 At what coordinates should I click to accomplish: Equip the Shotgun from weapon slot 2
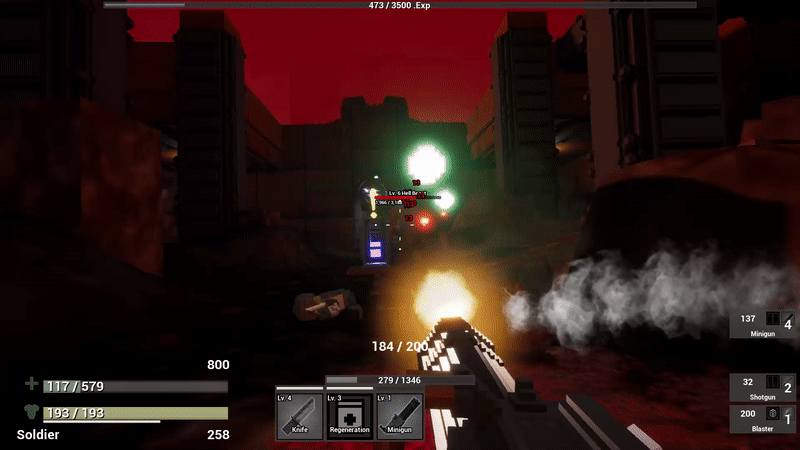(x=768, y=388)
